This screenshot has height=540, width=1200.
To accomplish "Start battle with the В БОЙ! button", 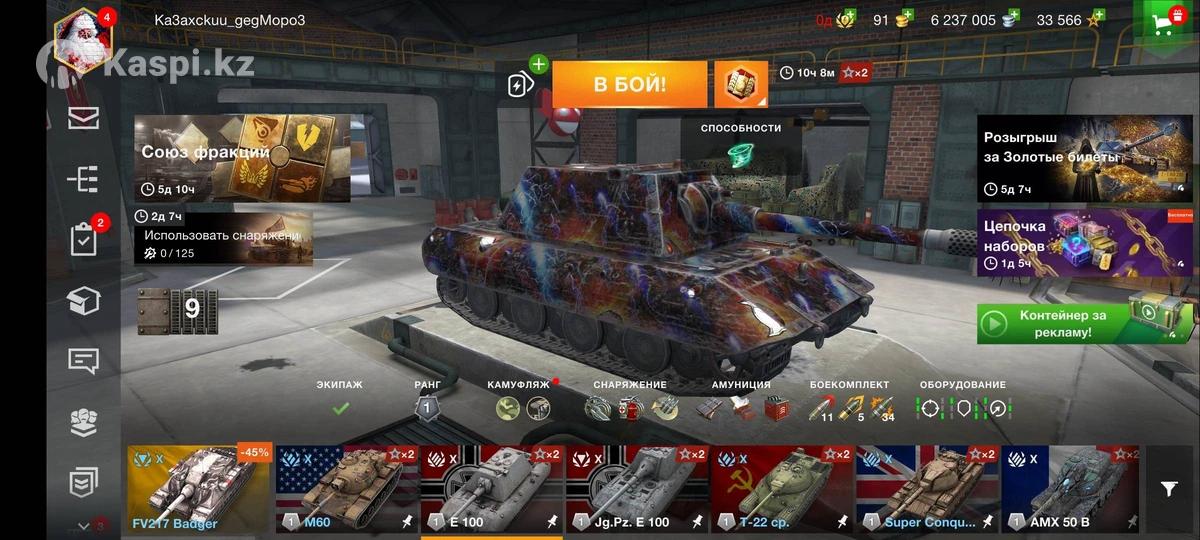I will point(629,84).
